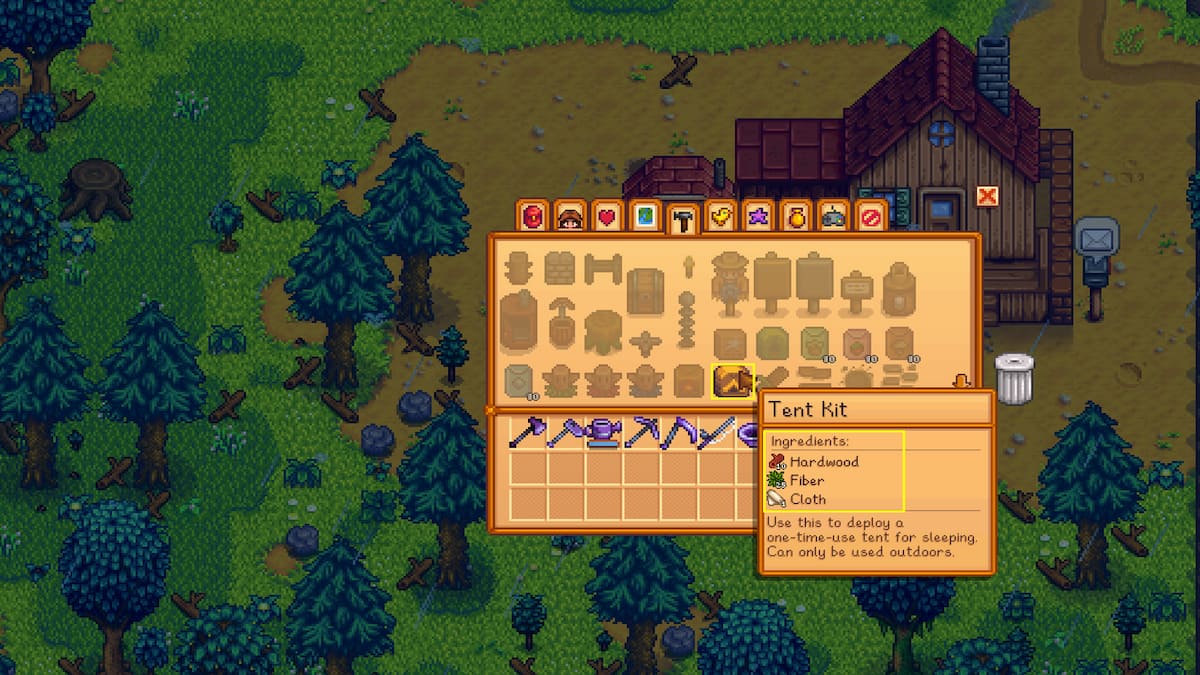Click the orange down arrow for more recipes
This screenshot has height=675, width=1200.
pyautogui.click(x=962, y=381)
